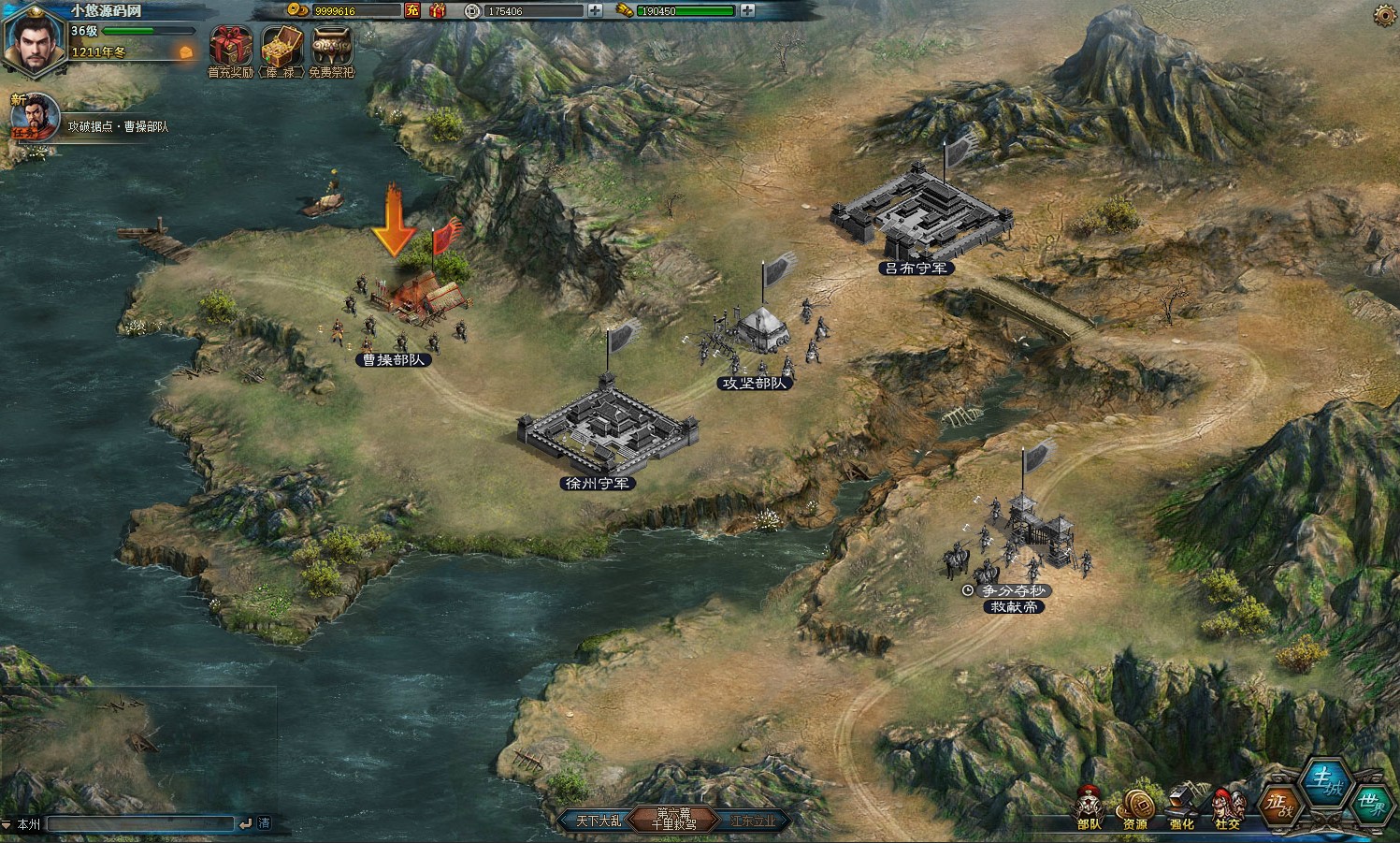Open the 资源 resources menu
The width and height of the screenshot is (1400, 843).
1135,807
